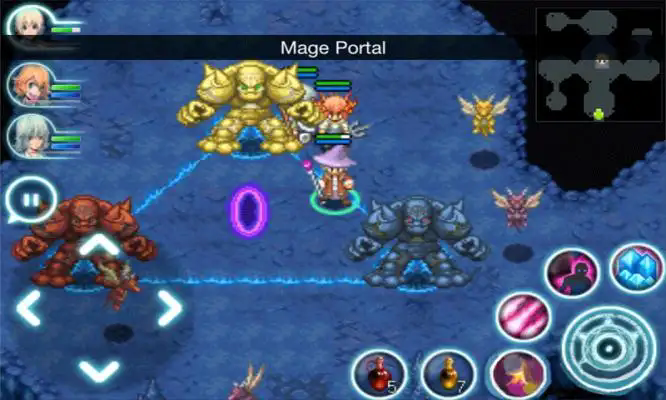This screenshot has height=400, width=666.
Task: Tap the right arrow on the D-pad
Action: (167, 307)
